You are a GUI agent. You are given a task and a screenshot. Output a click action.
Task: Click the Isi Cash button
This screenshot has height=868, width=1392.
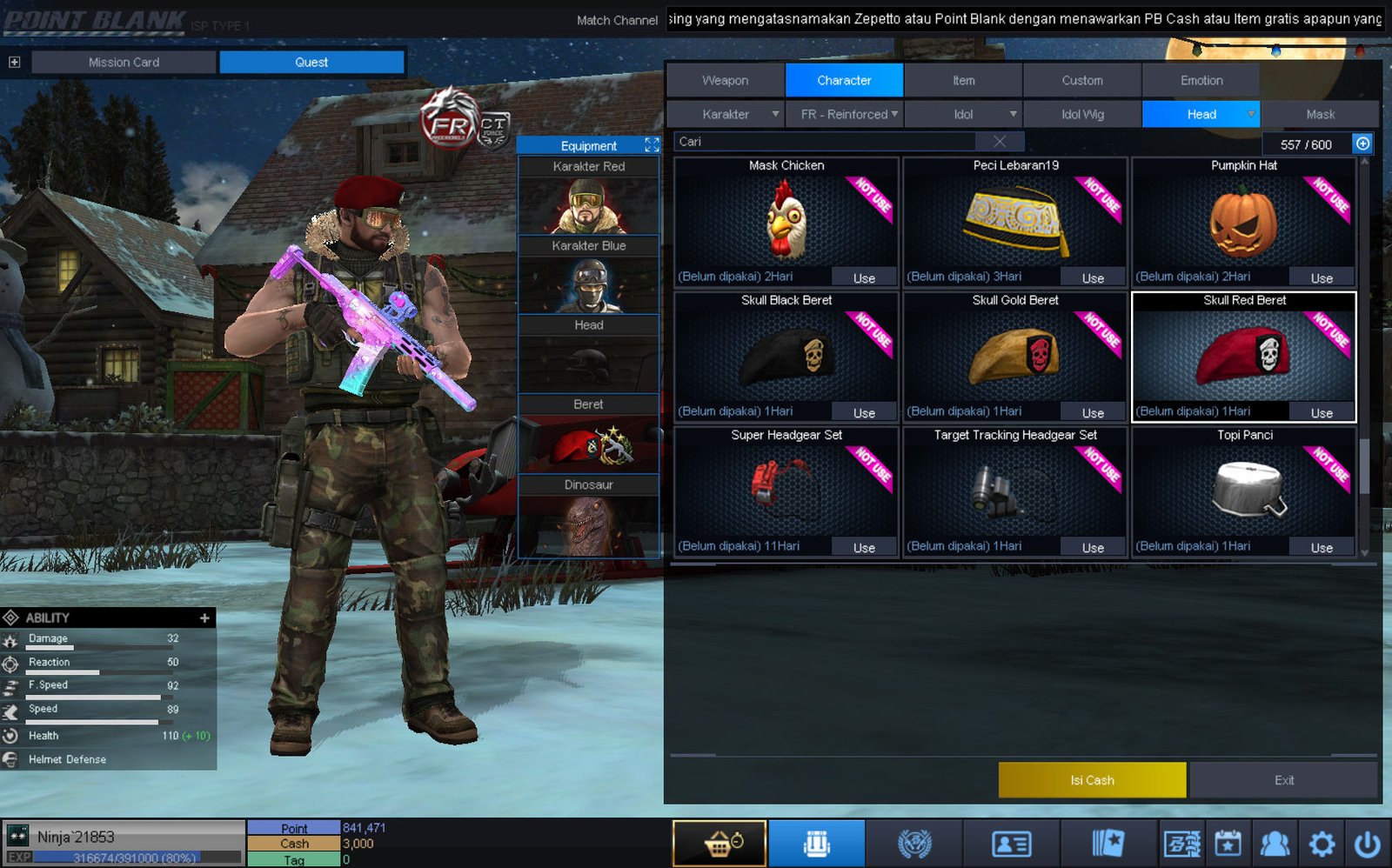[x=1092, y=780]
